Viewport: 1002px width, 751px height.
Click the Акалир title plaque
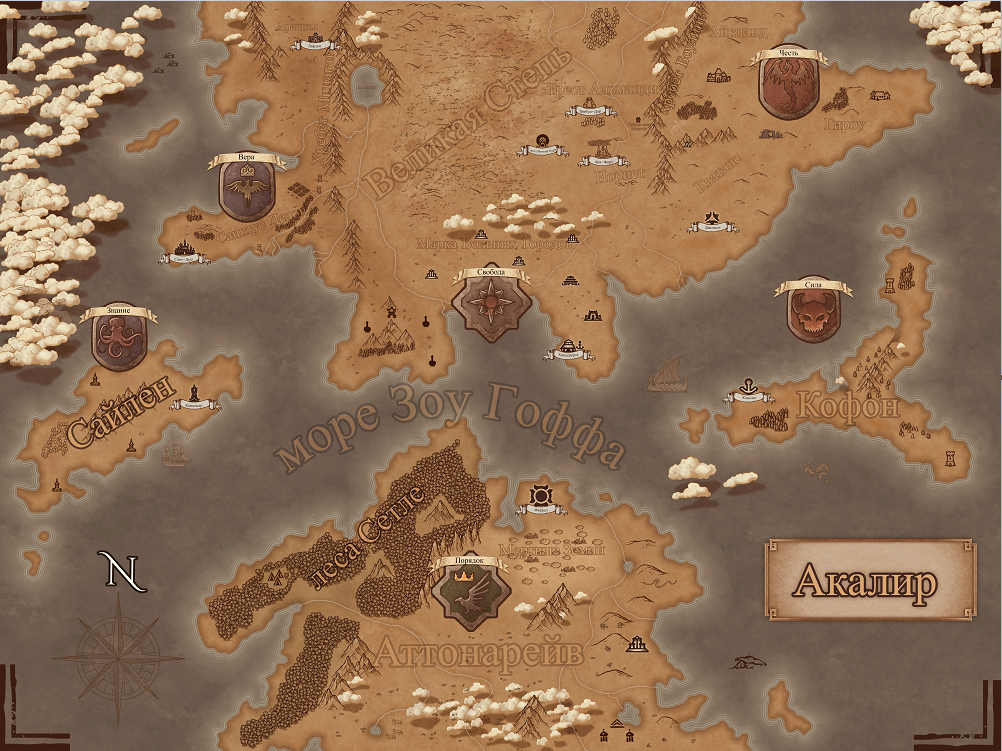pyautogui.click(x=869, y=580)
